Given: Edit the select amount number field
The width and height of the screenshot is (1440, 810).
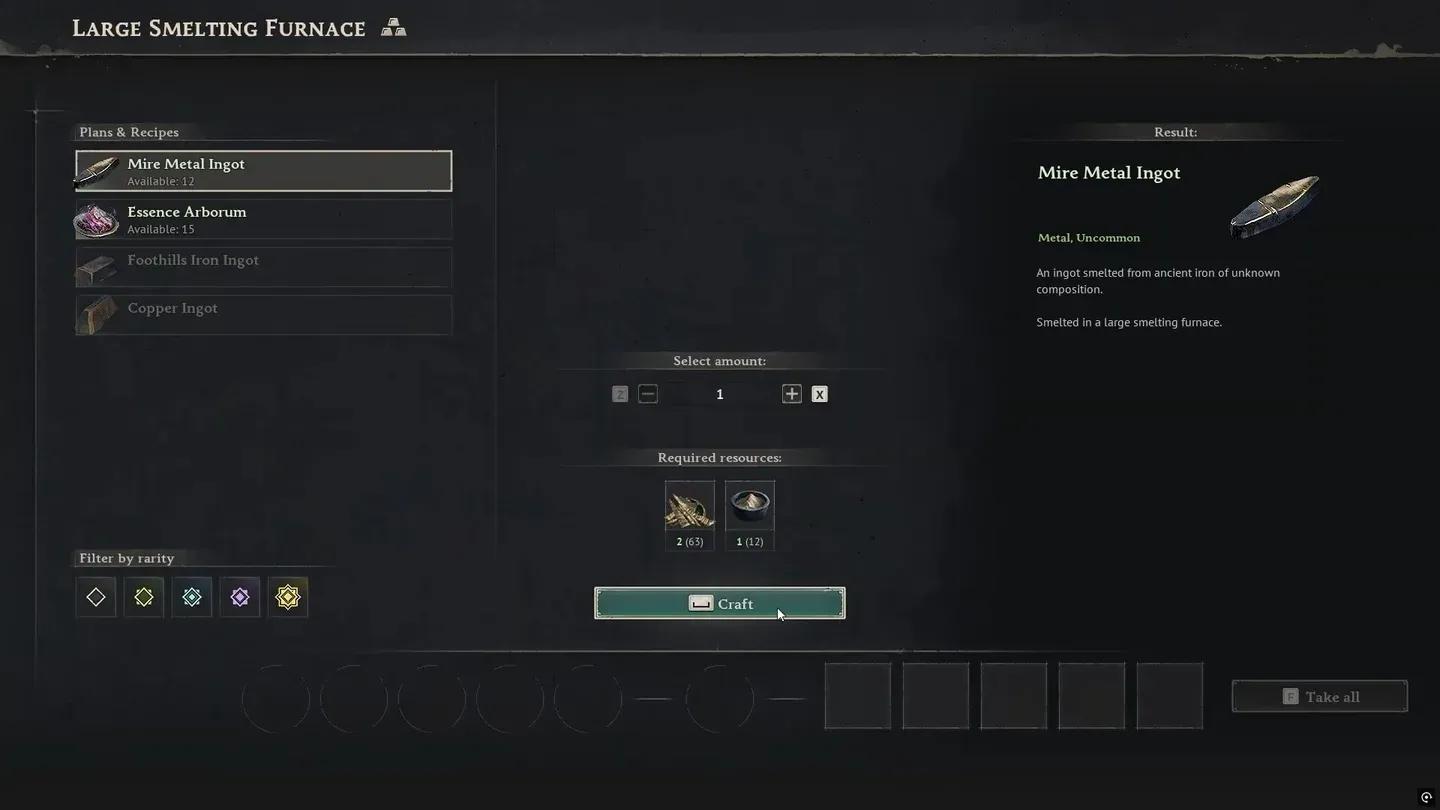Looking at the screenshot, I should click(720, 394).
